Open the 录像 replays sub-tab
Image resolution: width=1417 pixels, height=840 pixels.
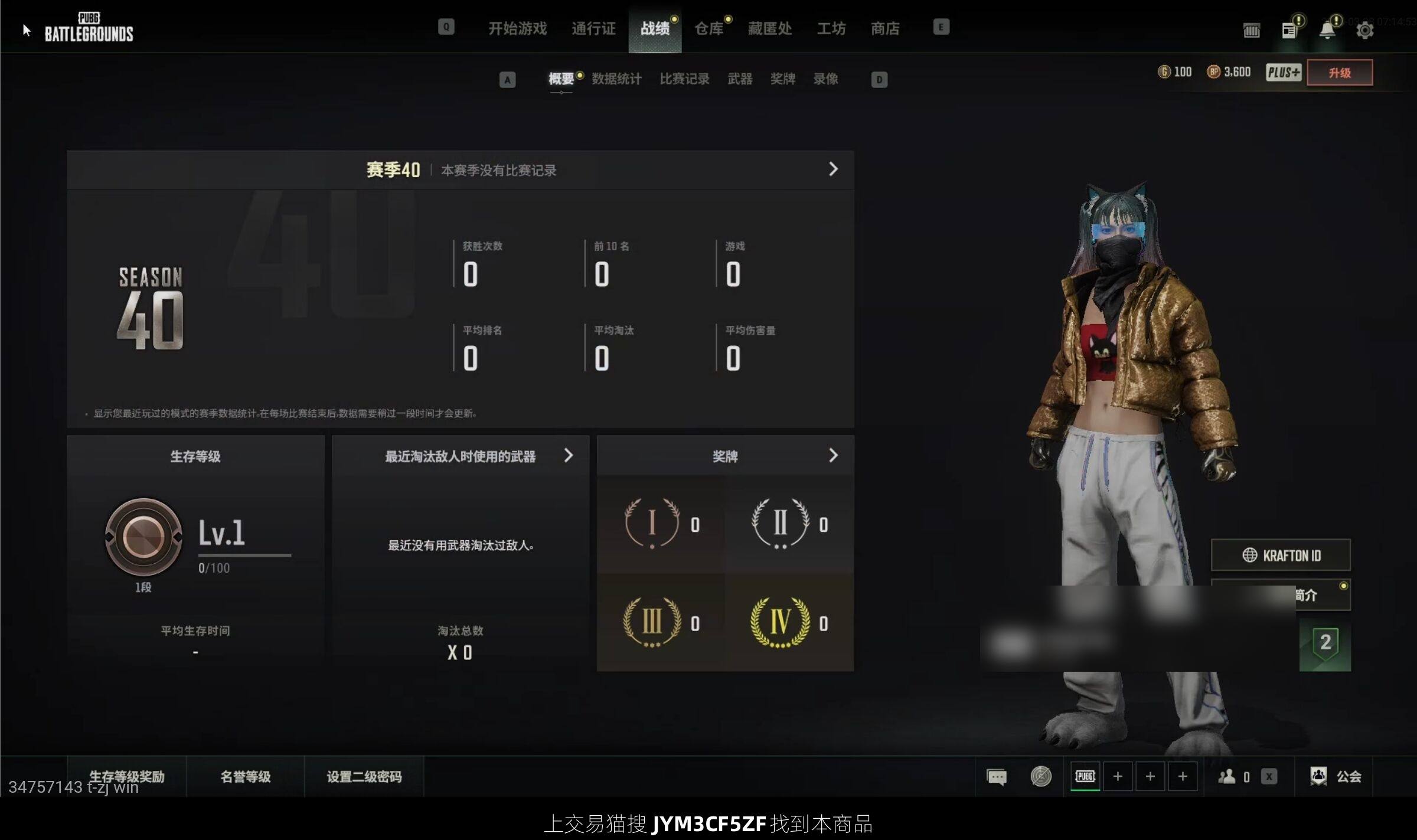pyautogui.click(x=825, y=79)
